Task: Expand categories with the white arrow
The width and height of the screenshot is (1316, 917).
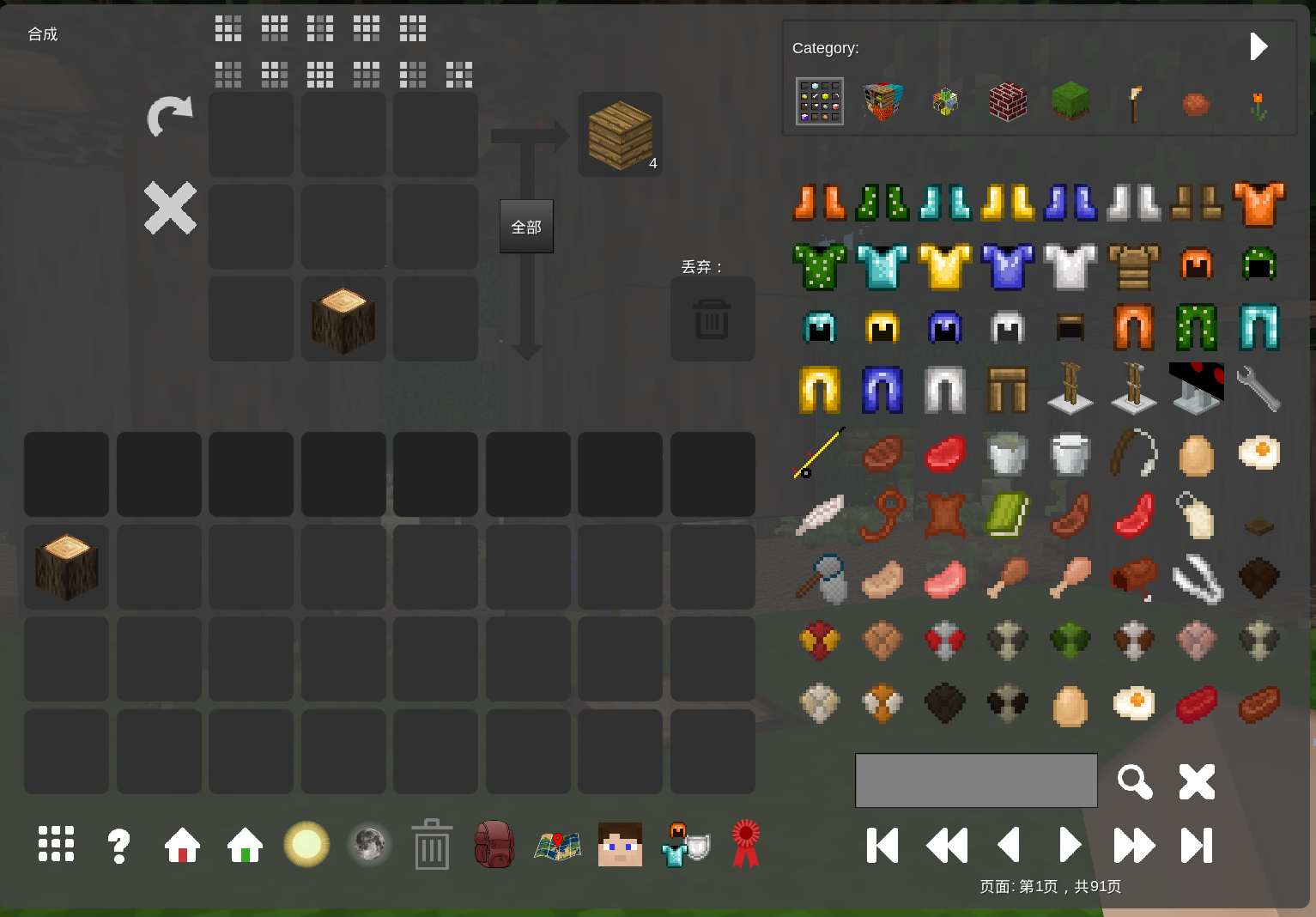Action: (x=1258, y=46)
